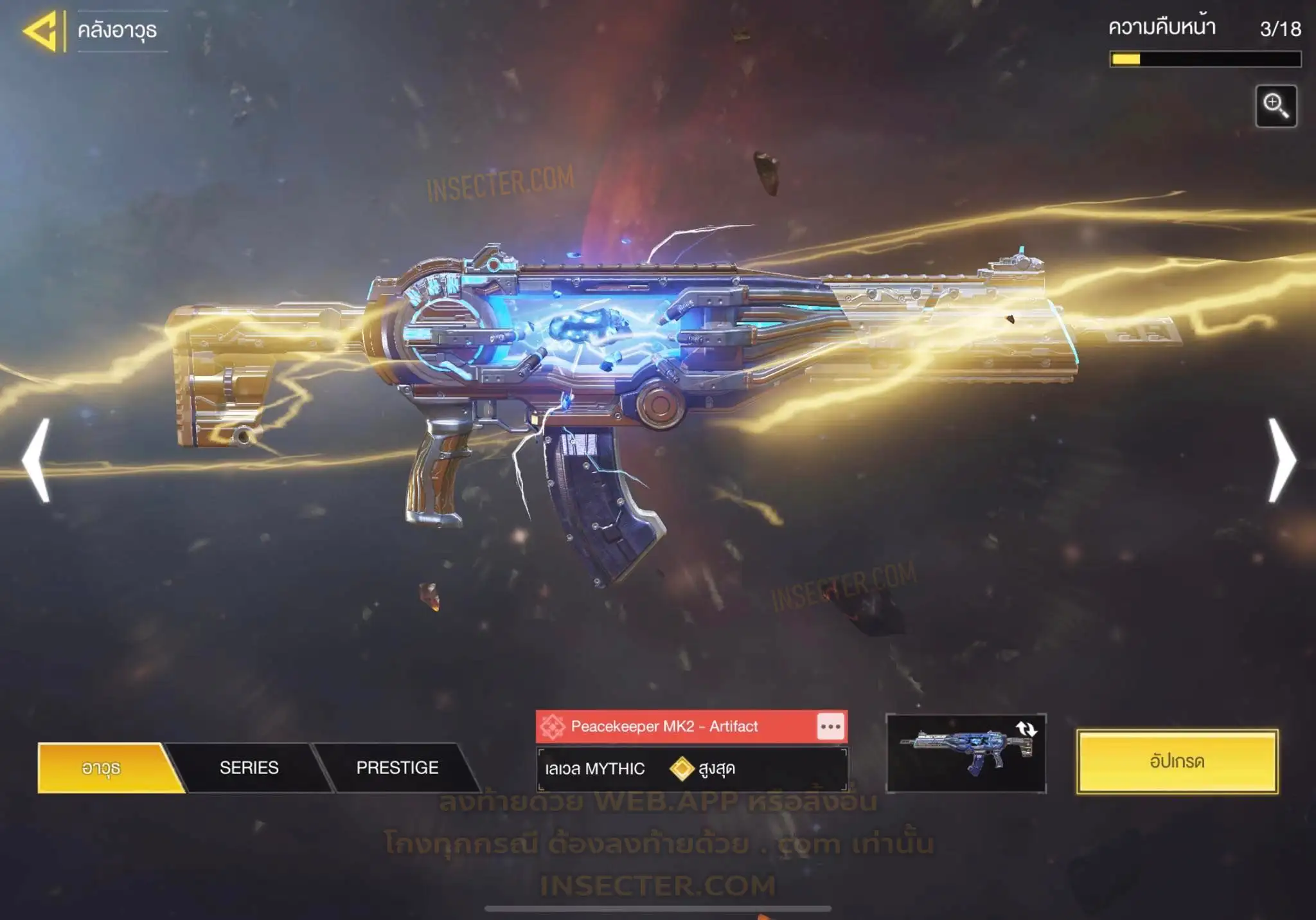
Task: Open the MYTHIC level info panel
Action: coord(691,769)
